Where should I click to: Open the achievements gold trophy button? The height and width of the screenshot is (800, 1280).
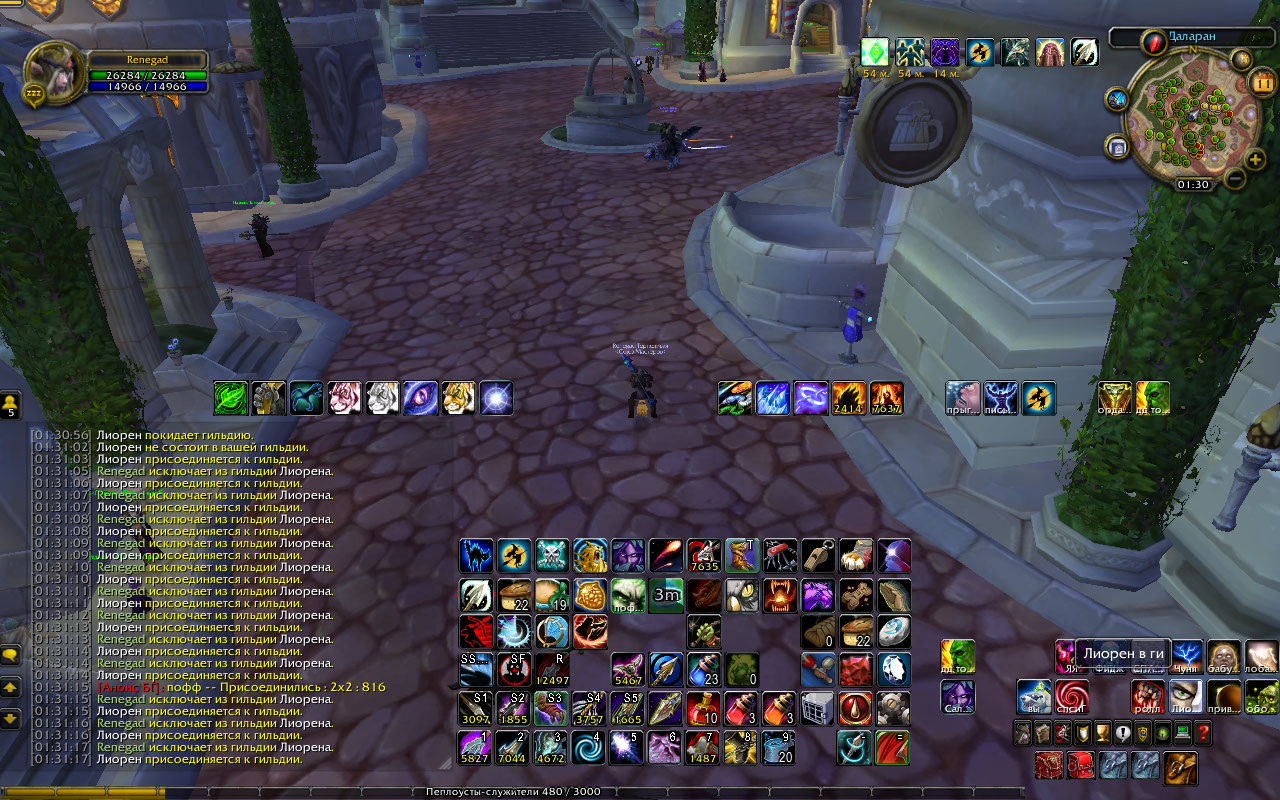(1102, 733)
